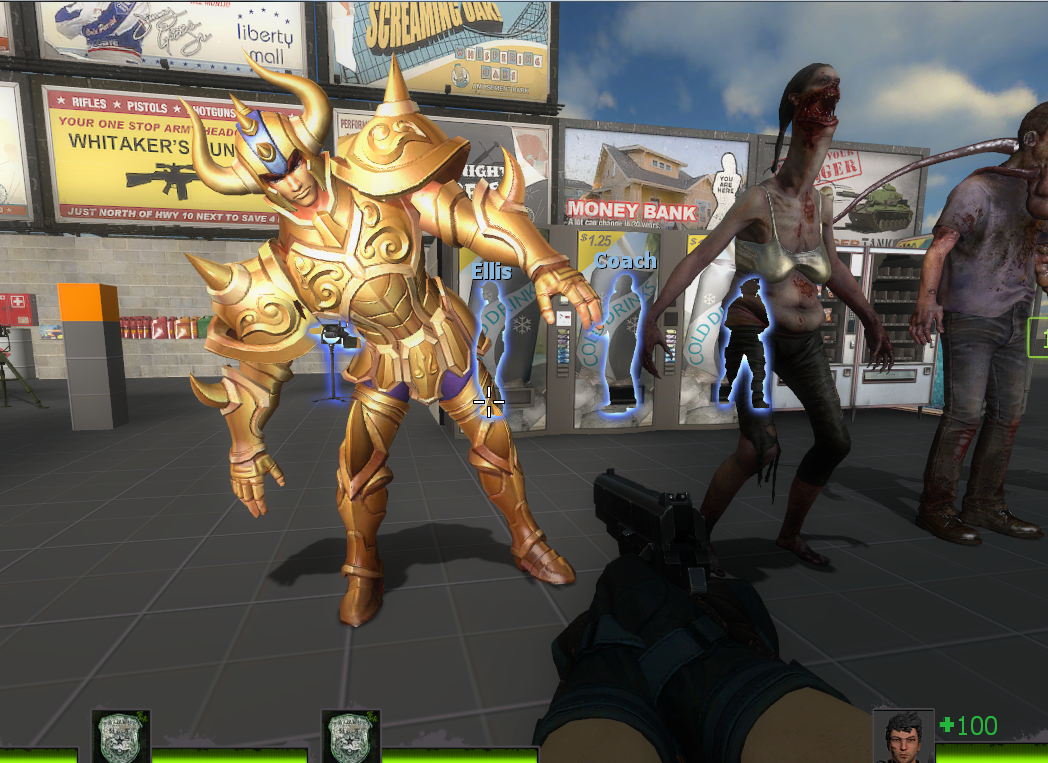
Task: Click the player's character portrait beside 100 health
Action: [903, 737]
